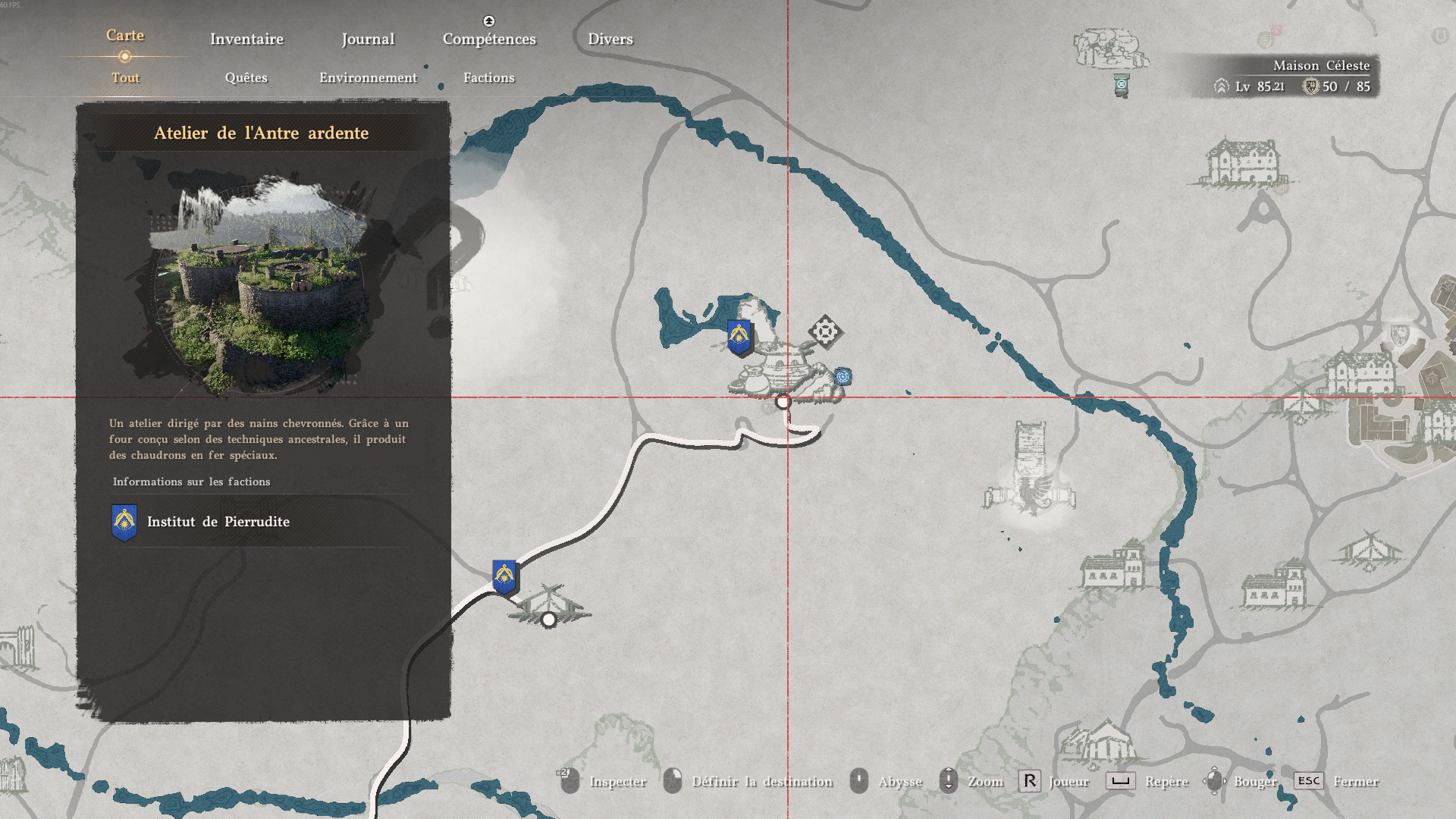Show the Factions map filter
Image resolution: width=1456 pixels, height=819 pixels.
tap(489, 77)
